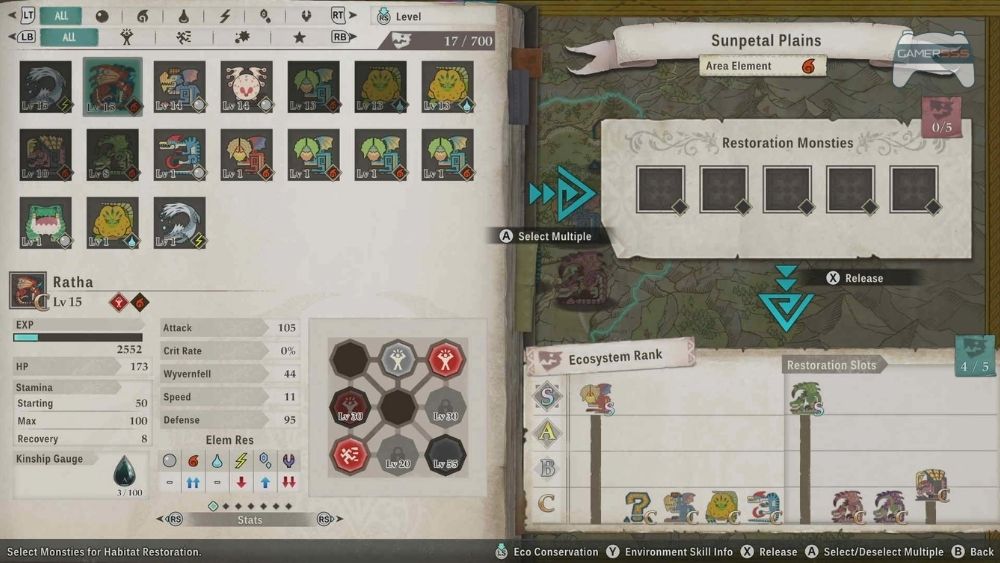This screenshot has height=563, width=1000.
Task: Click the Stats page selector bar
Action: point(250,520)
